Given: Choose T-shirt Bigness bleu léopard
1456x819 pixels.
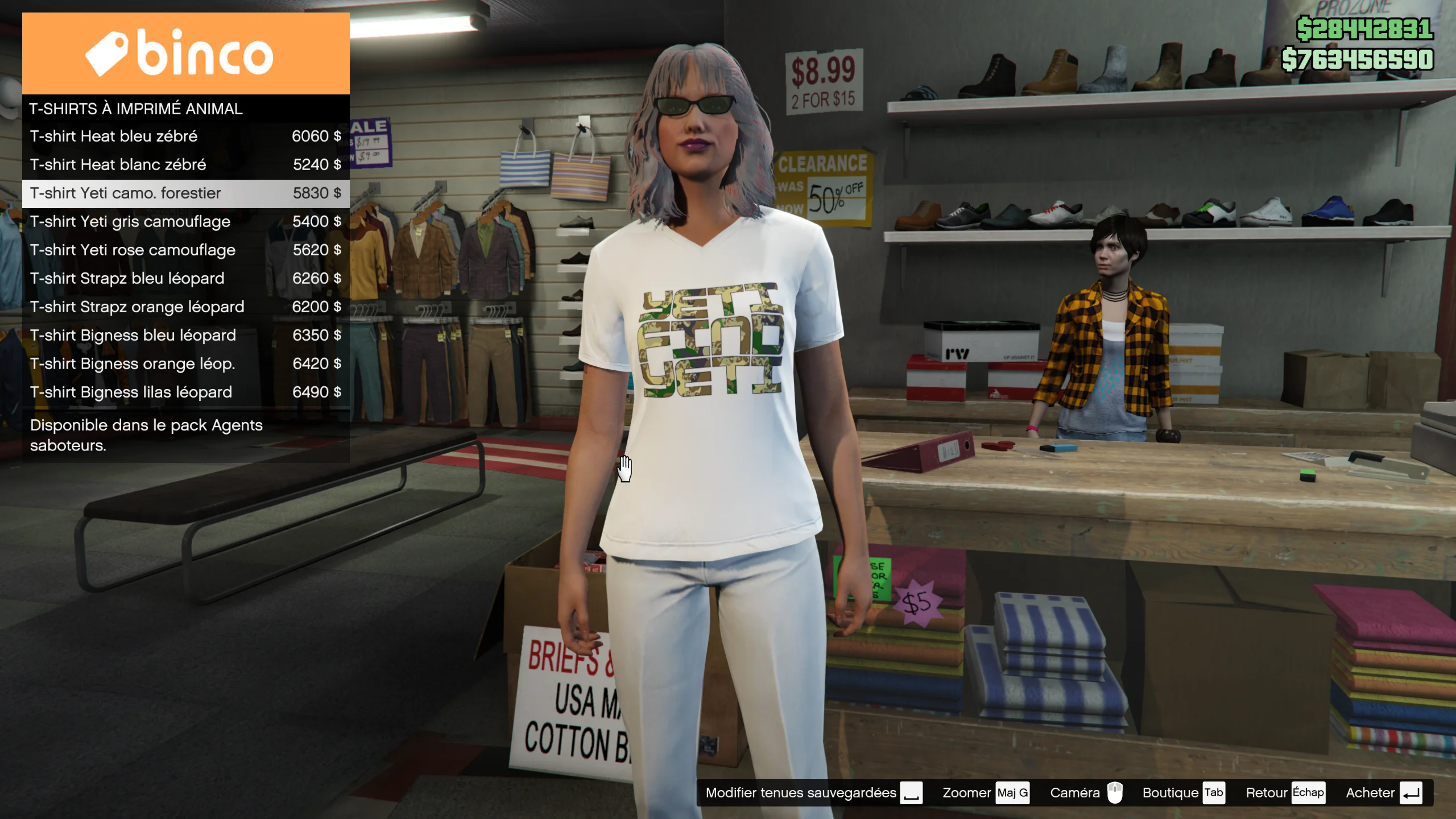Looking at the screenshot, I should [x=185, y=336].
